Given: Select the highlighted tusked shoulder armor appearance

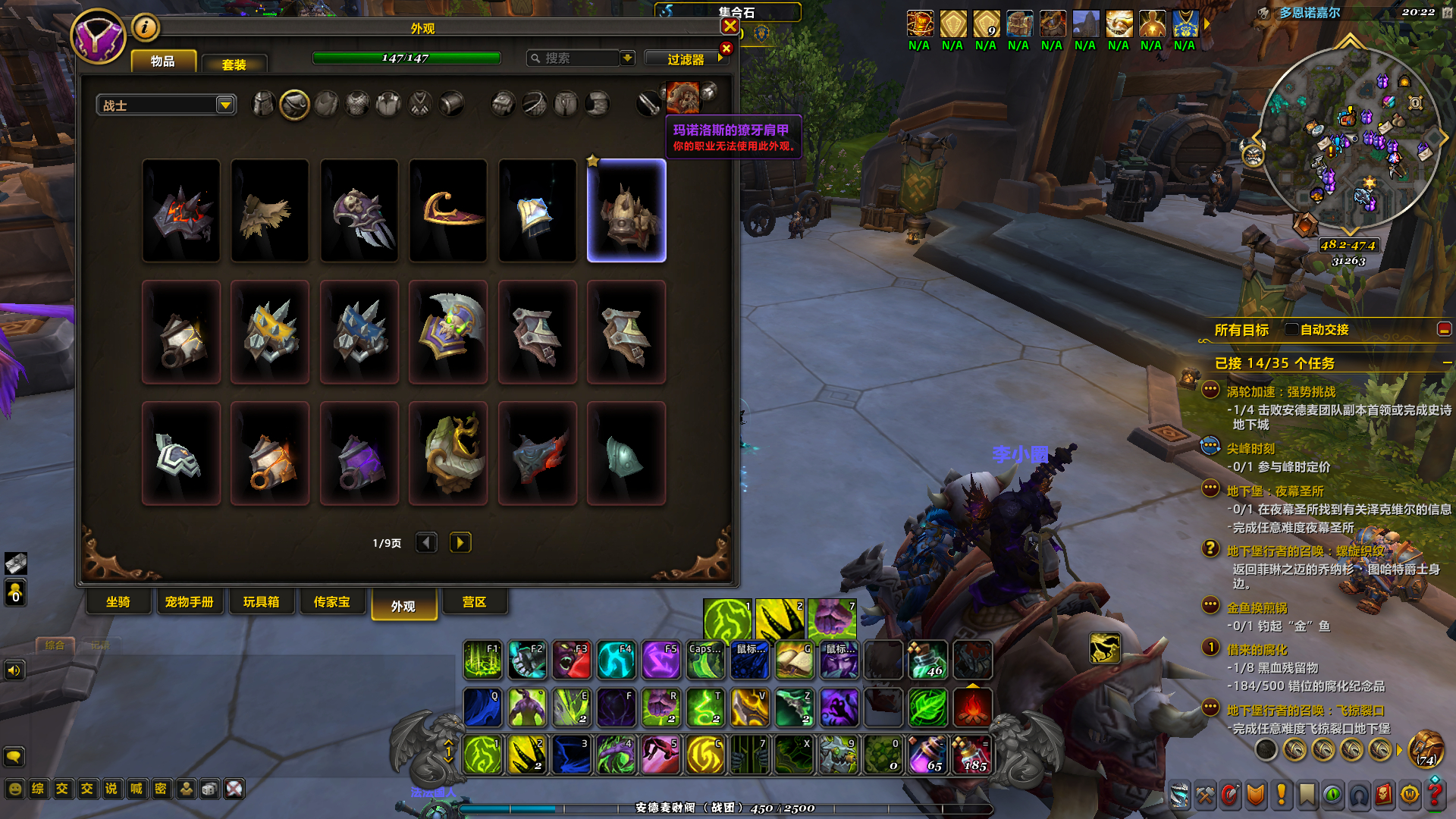Looking at the screenshot, I should pyautogui.click(x=626, y=211).
